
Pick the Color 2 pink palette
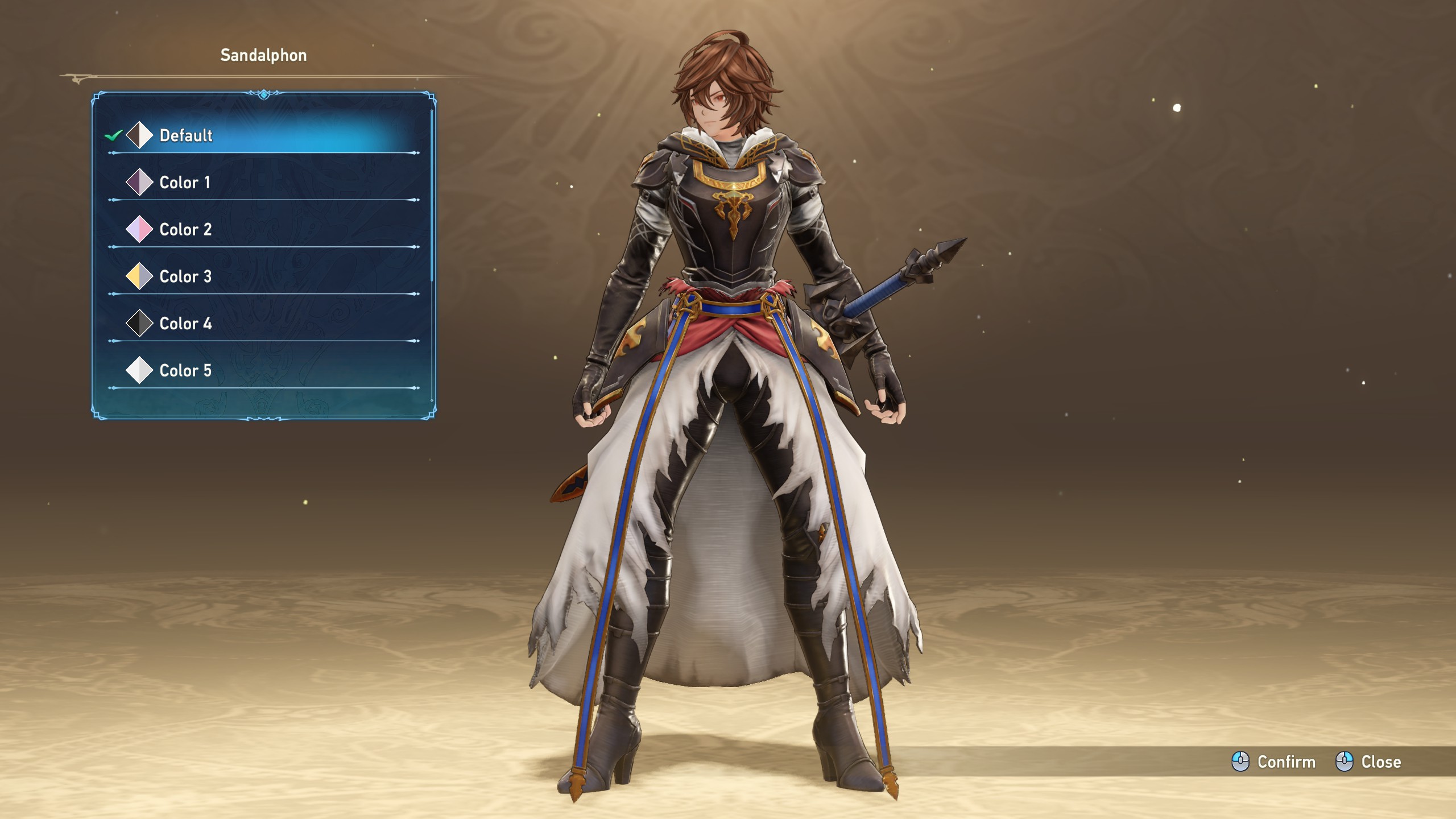click(185, 230)
